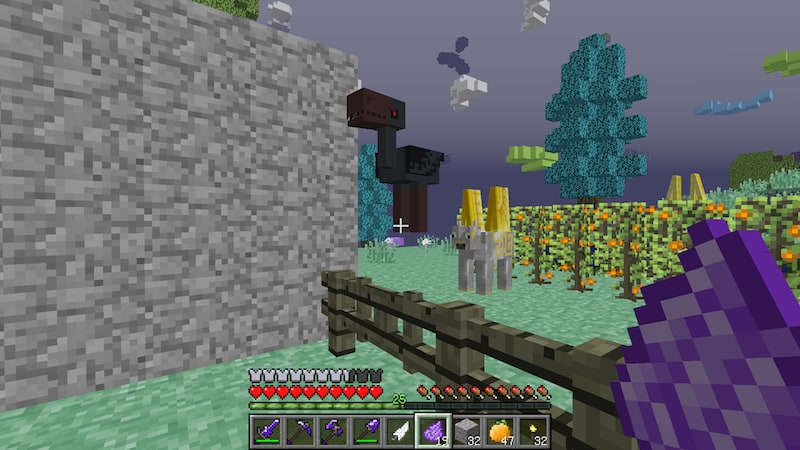This screenshot has width=800, height=450.
Task: Choose the purple axe in the hotbar
Action: pos(332,430)
